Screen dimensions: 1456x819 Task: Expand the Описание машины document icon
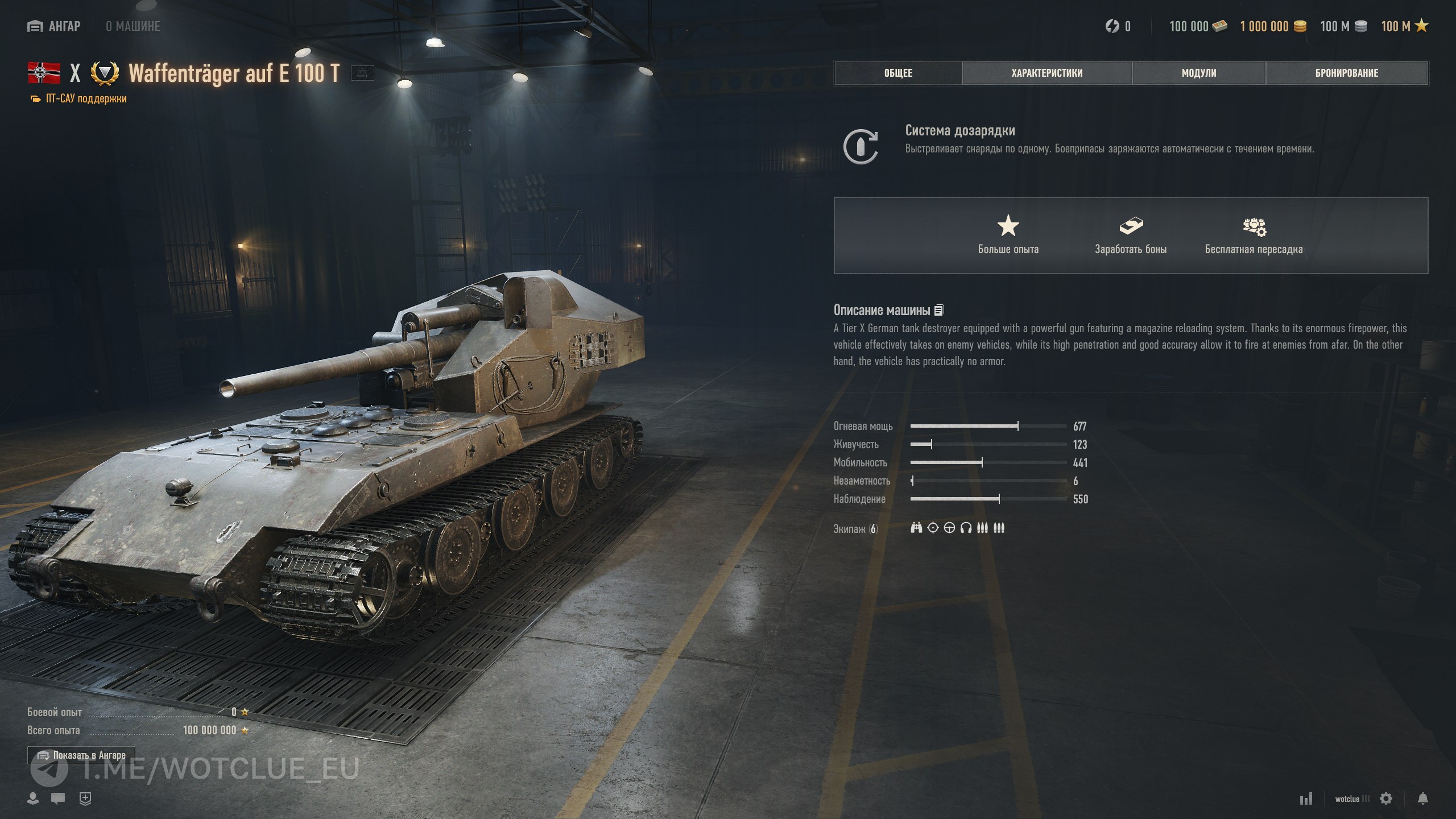coord(939,310)
